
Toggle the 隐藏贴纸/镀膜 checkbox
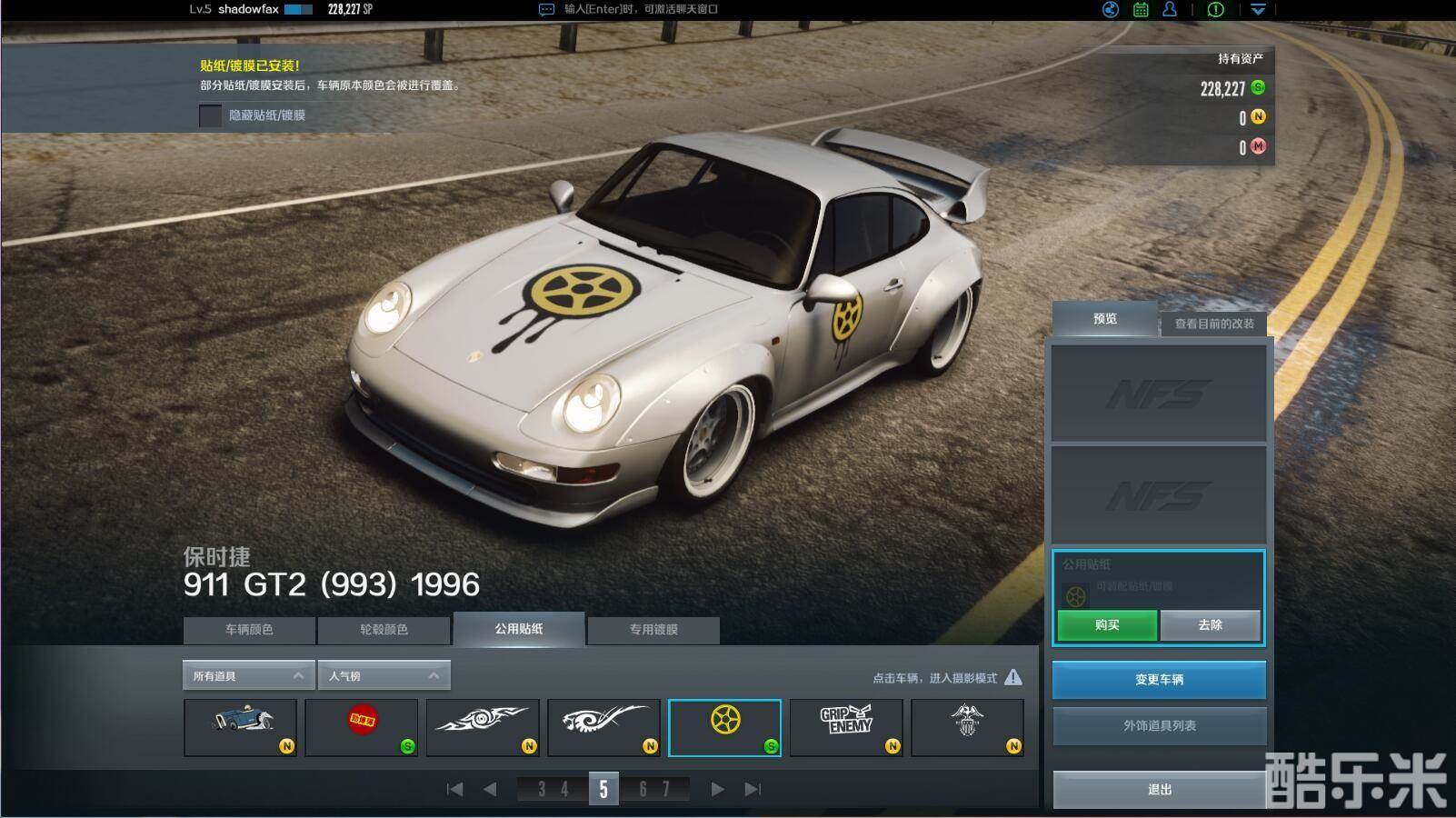211,115
